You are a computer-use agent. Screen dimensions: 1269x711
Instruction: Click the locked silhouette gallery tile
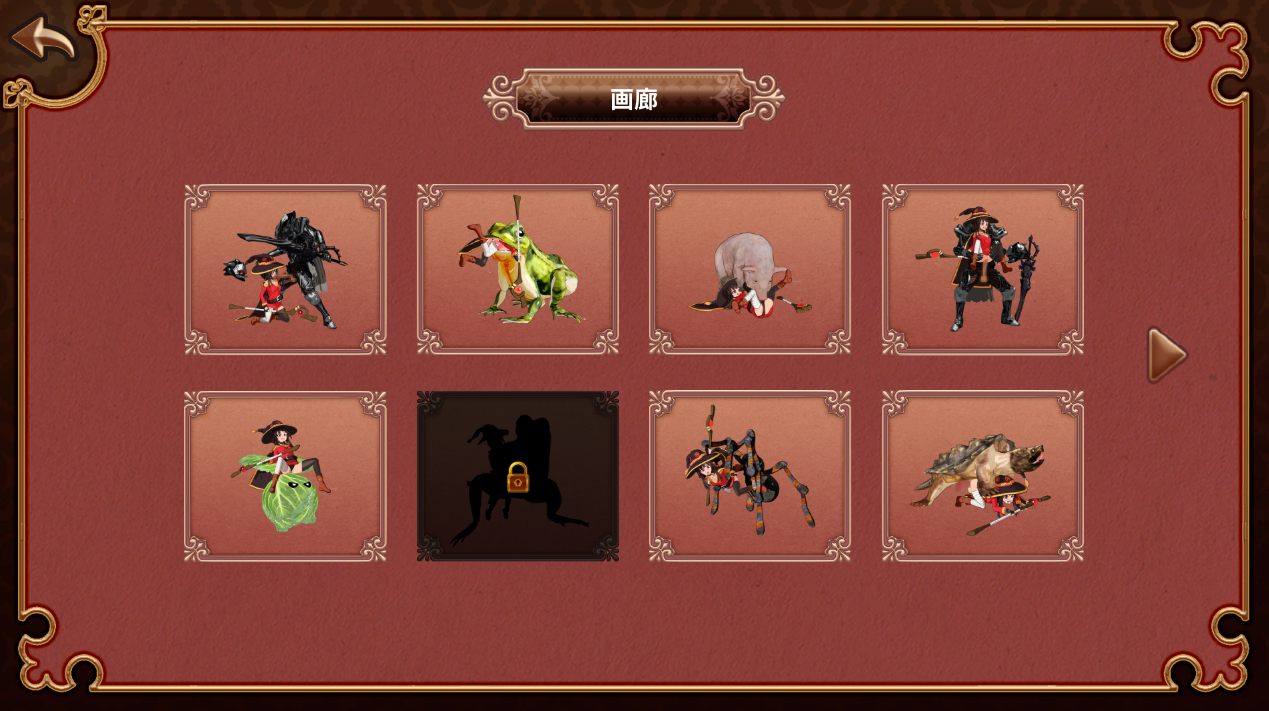518,476
